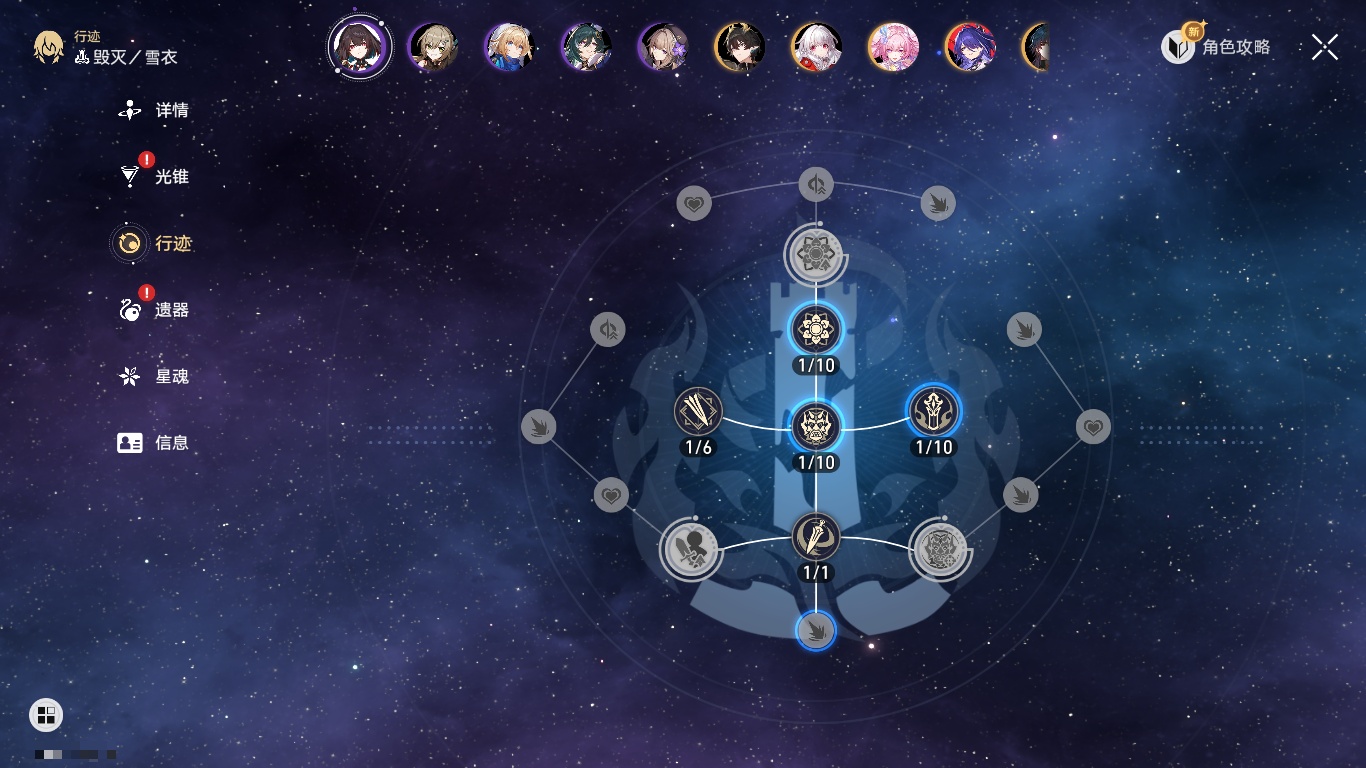Choose the white-haired character portrait
The image size is (1366, 768).
(x=816, y=47)
